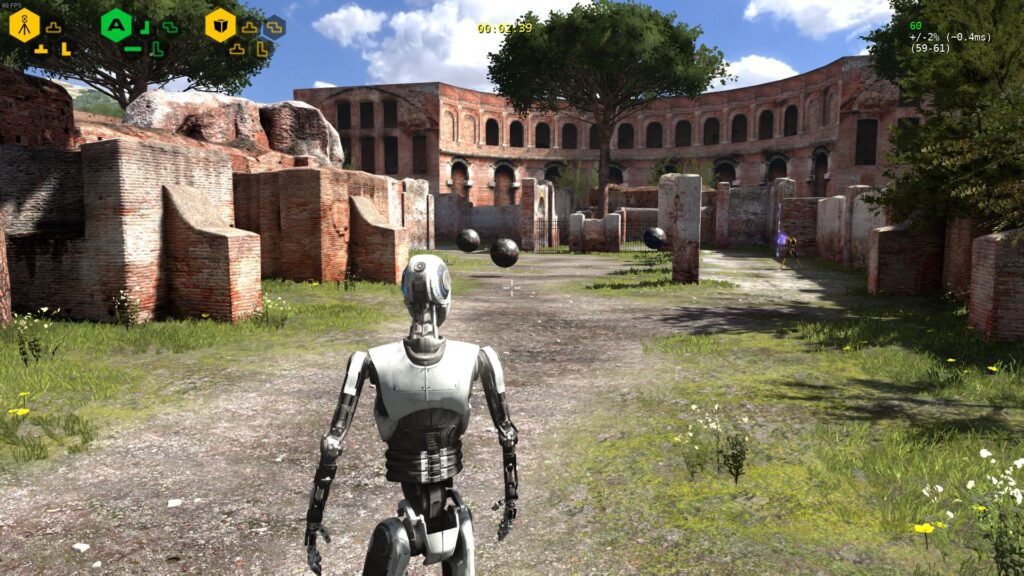Image resolution: width=1024 pixels, height=576 pixels.
Task: Click the Z sigil on blue hexagon
Action: (x=273, y=27)
